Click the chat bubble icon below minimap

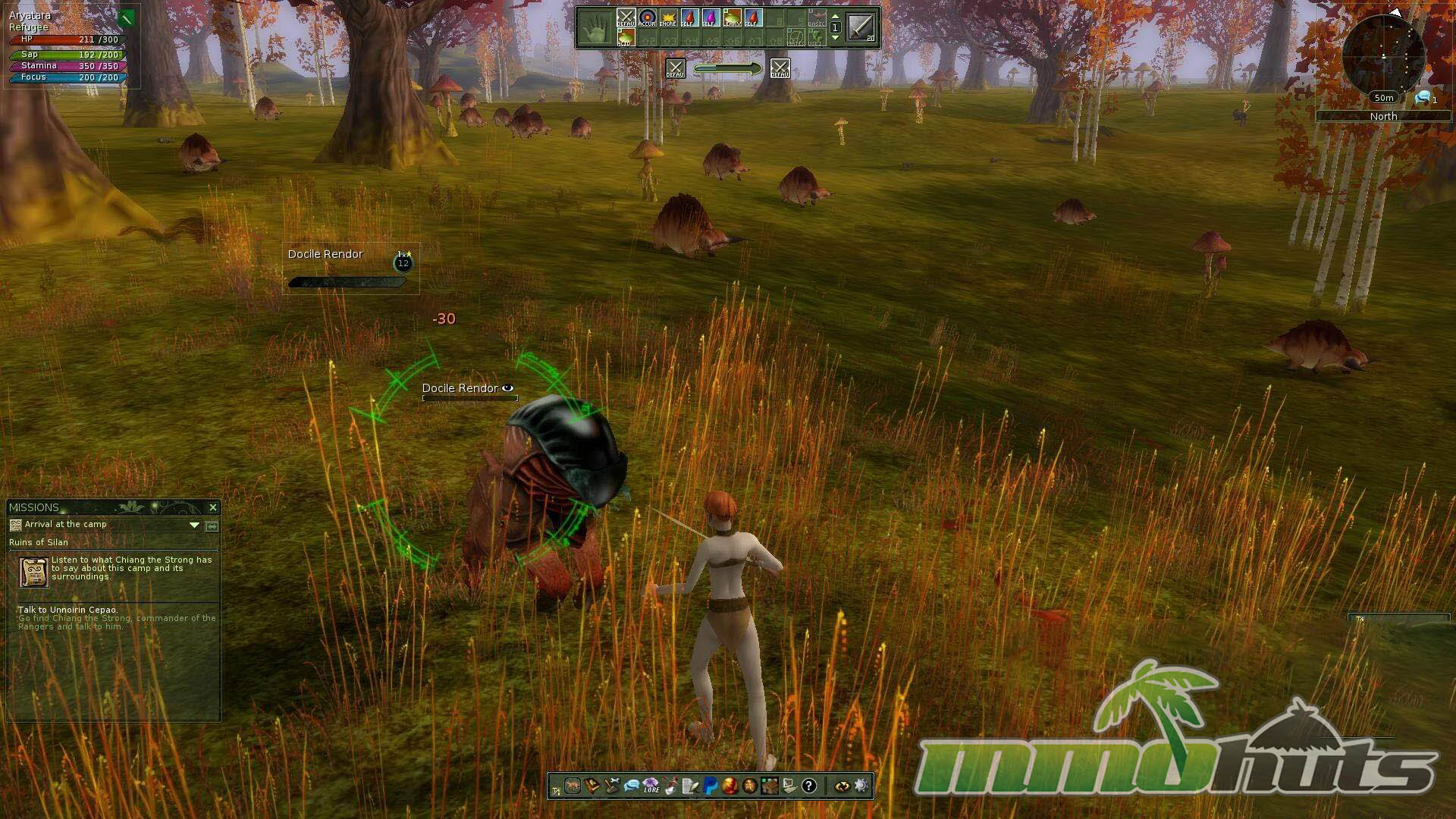(x=1422, y=98)
